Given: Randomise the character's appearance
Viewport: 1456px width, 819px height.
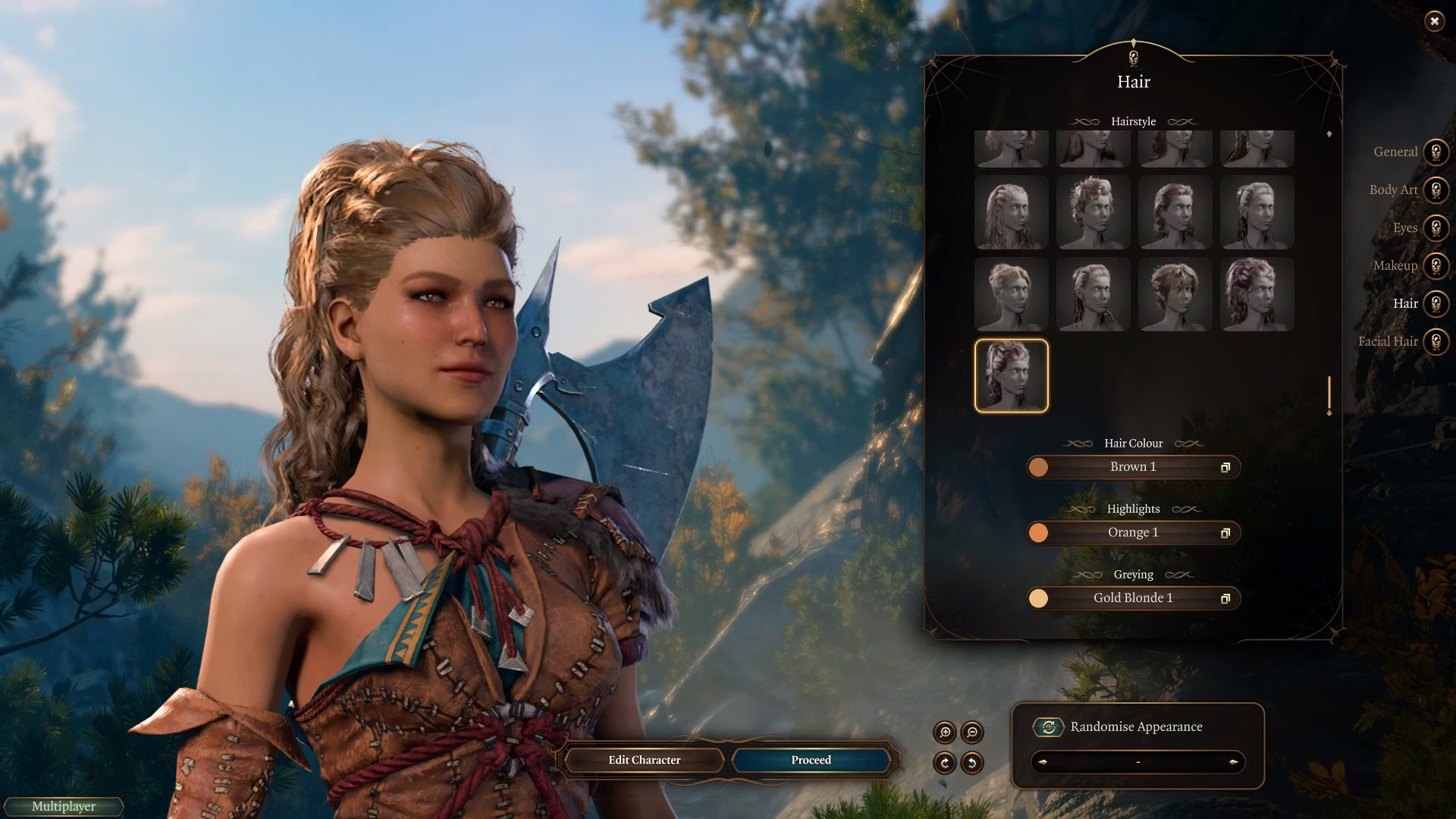Looking at the screenshot, I should coord(1049,727).
